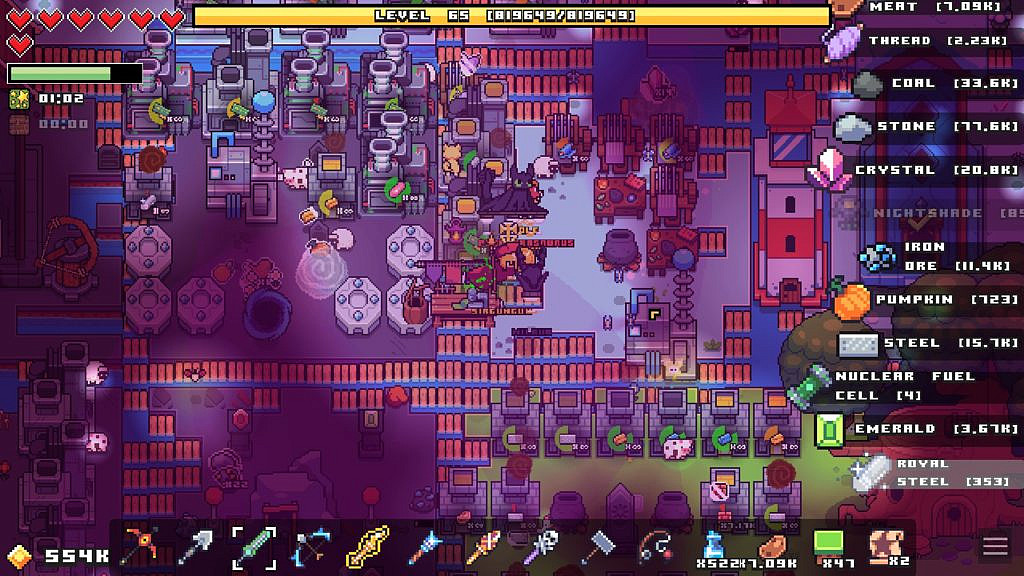Open the hamburger menu button
Image resolution: width=1024 pixels, height=576 pixels.
pyautogui.click(x=995, y=546)
